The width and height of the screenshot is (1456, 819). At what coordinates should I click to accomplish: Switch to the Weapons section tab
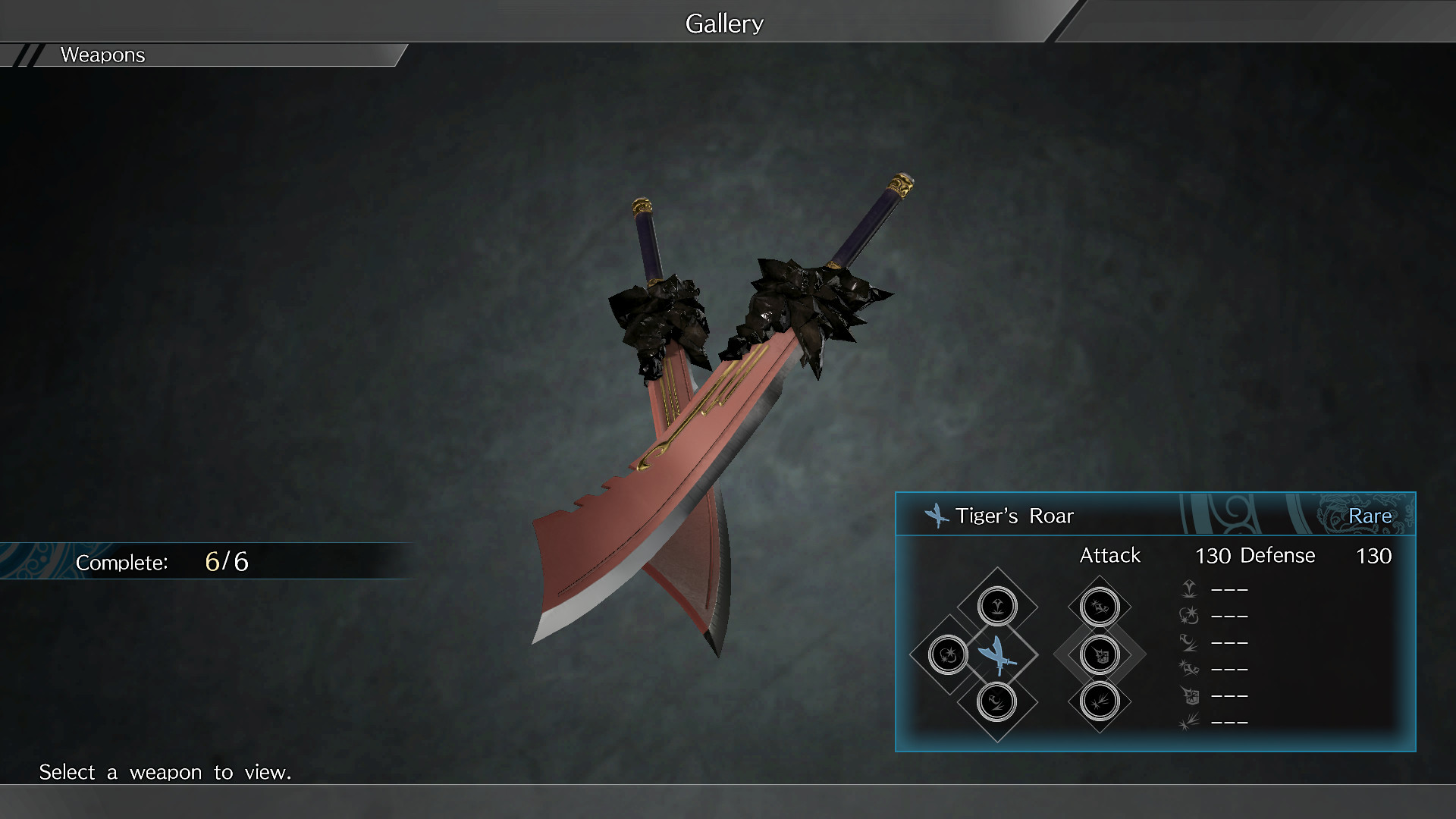(102, 55)
